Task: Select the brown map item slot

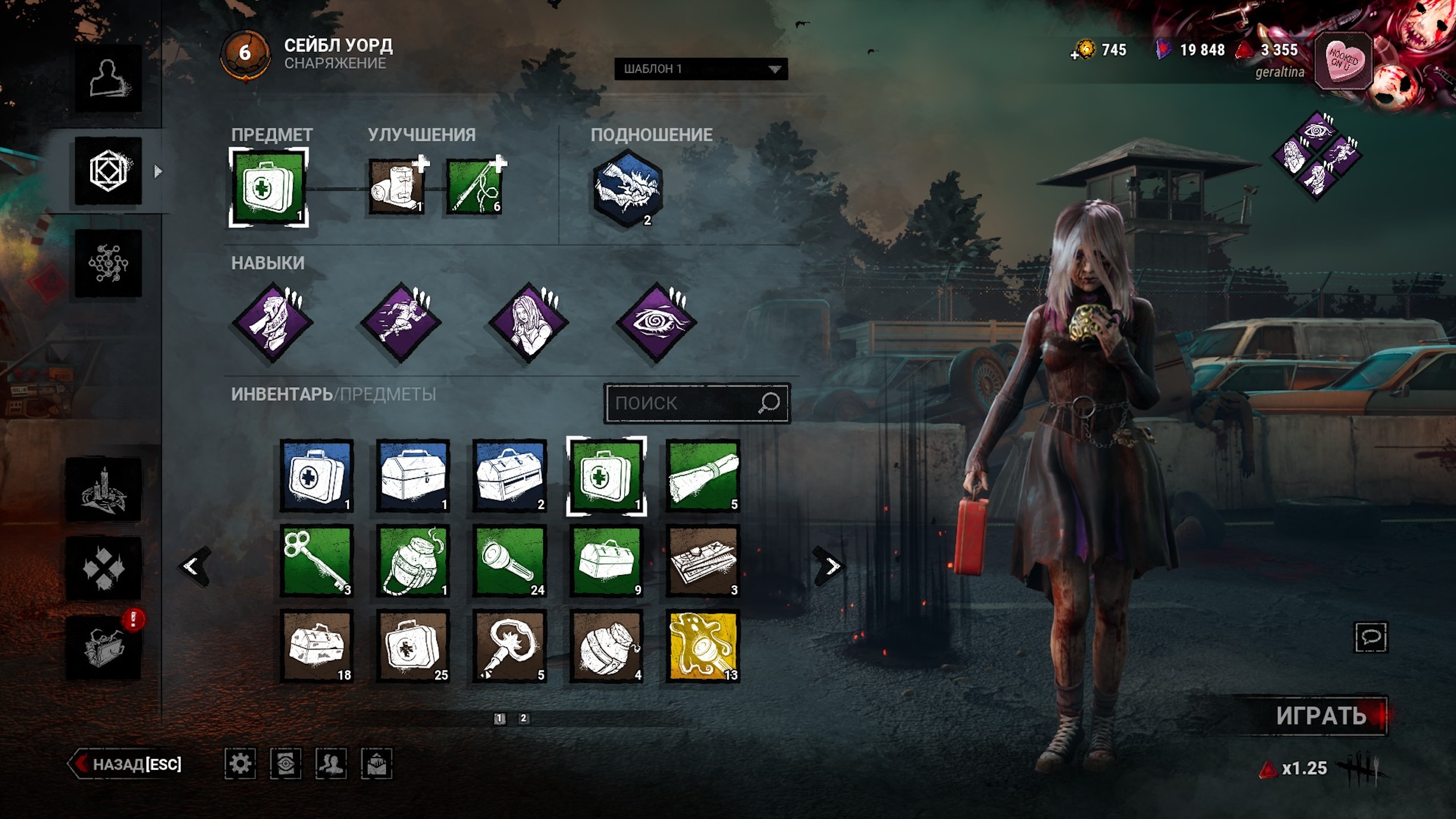Action: tap(703, 561)
